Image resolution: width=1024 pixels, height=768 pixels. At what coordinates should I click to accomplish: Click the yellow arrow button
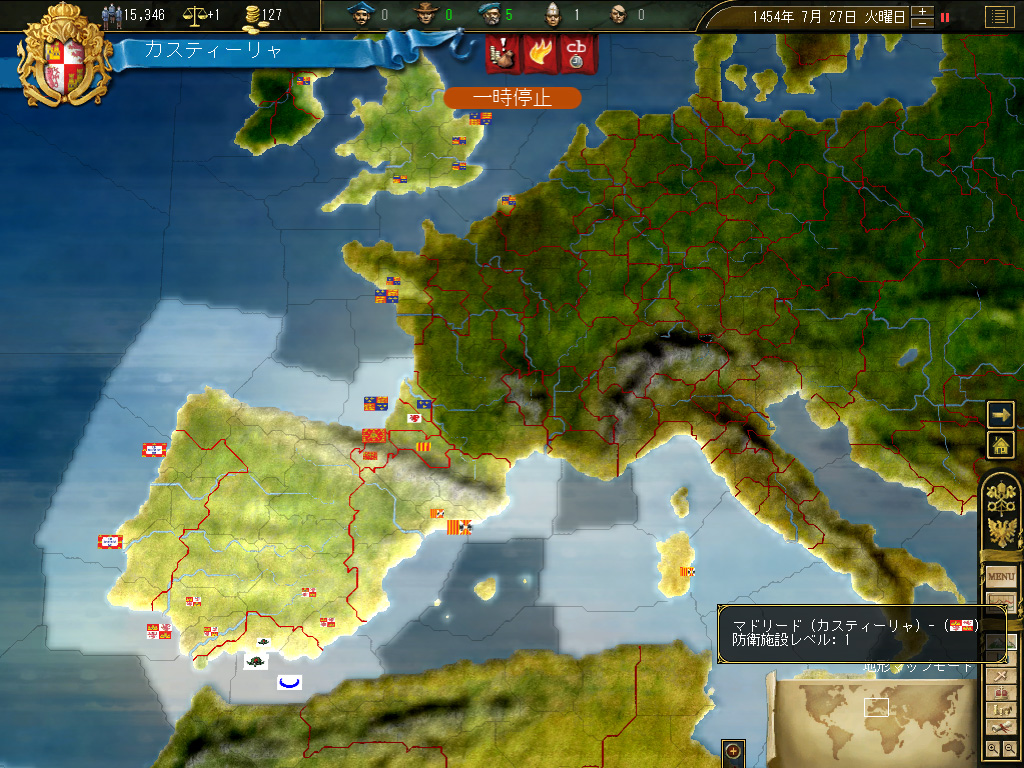coord(1001,414)
